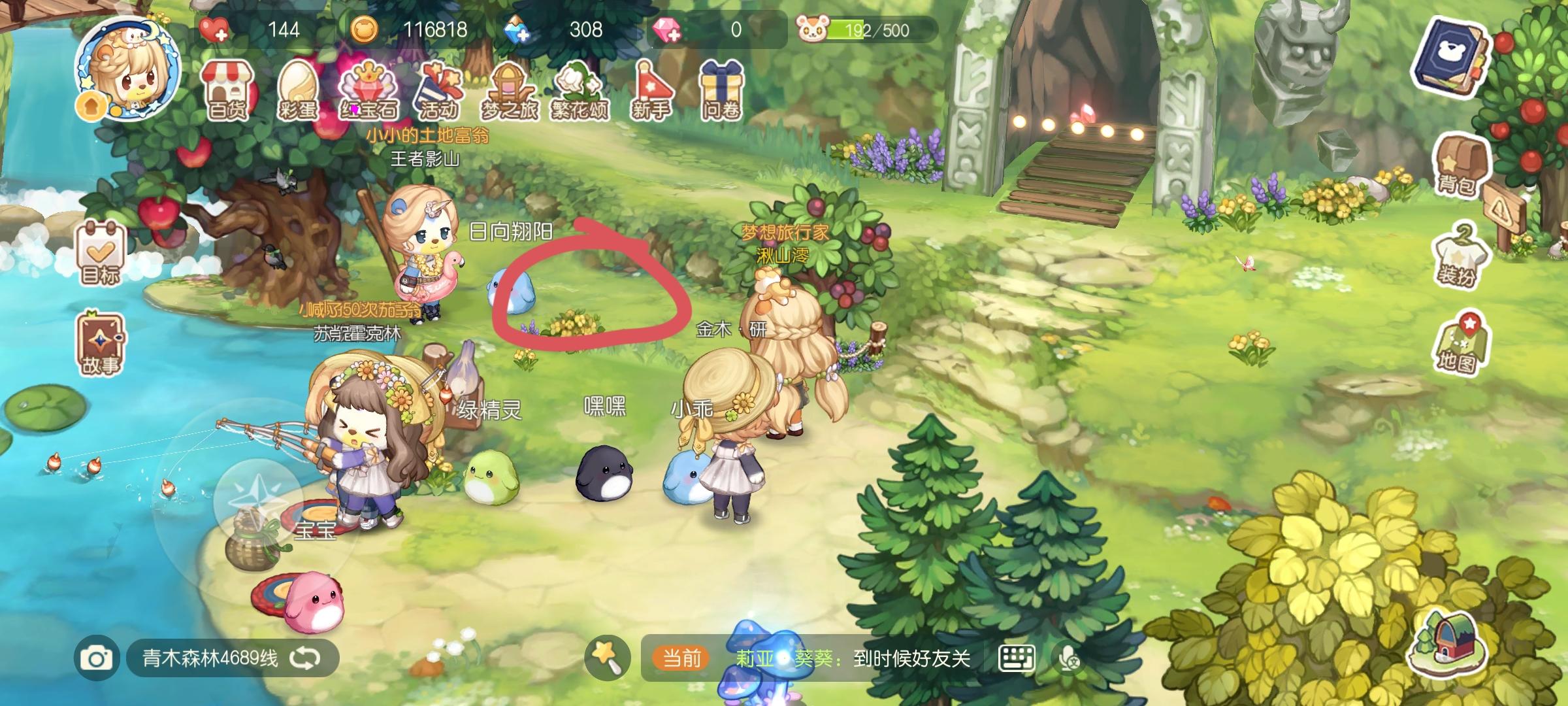Open the 问卷 survey gift panel

(x=724, y=88)
